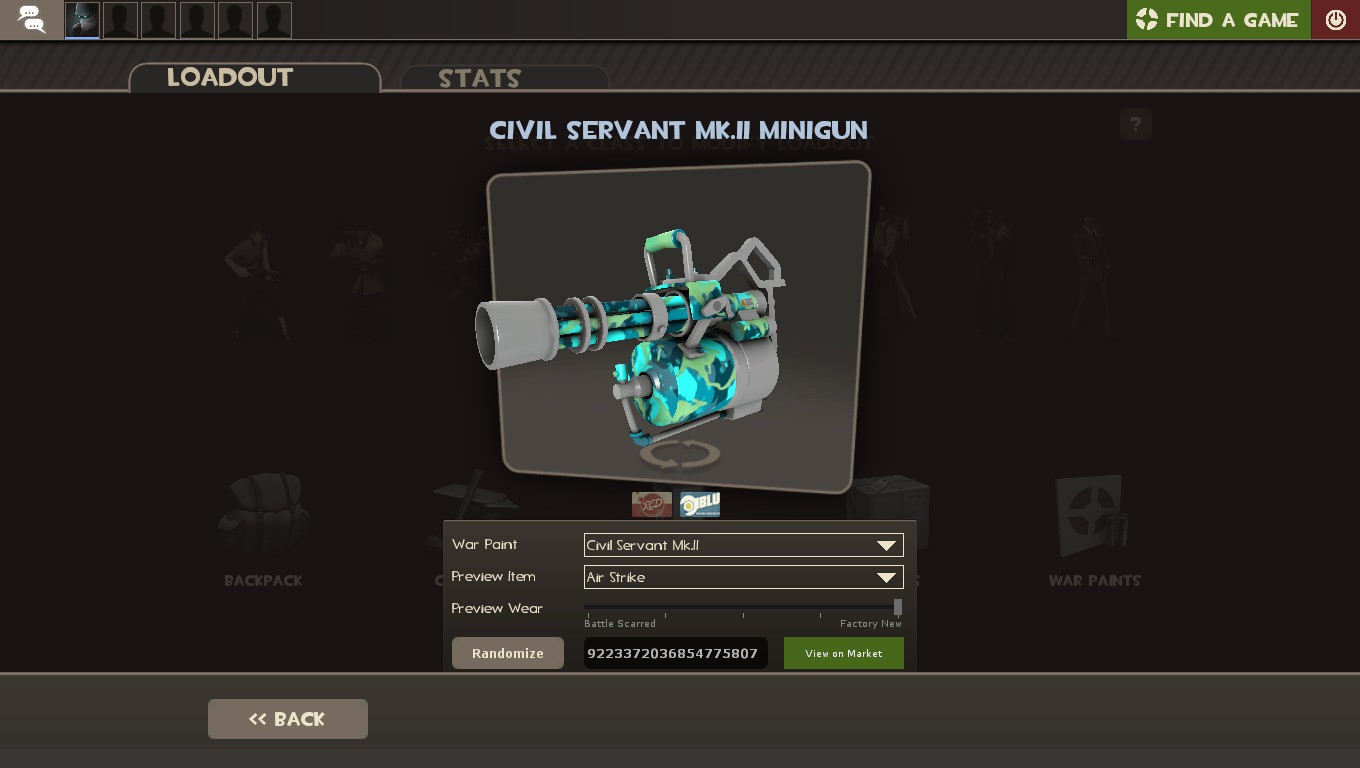Viewport: 1360px width, 768px height.
Task: Click the chat messages icon top left
Action: click(30, 19)
